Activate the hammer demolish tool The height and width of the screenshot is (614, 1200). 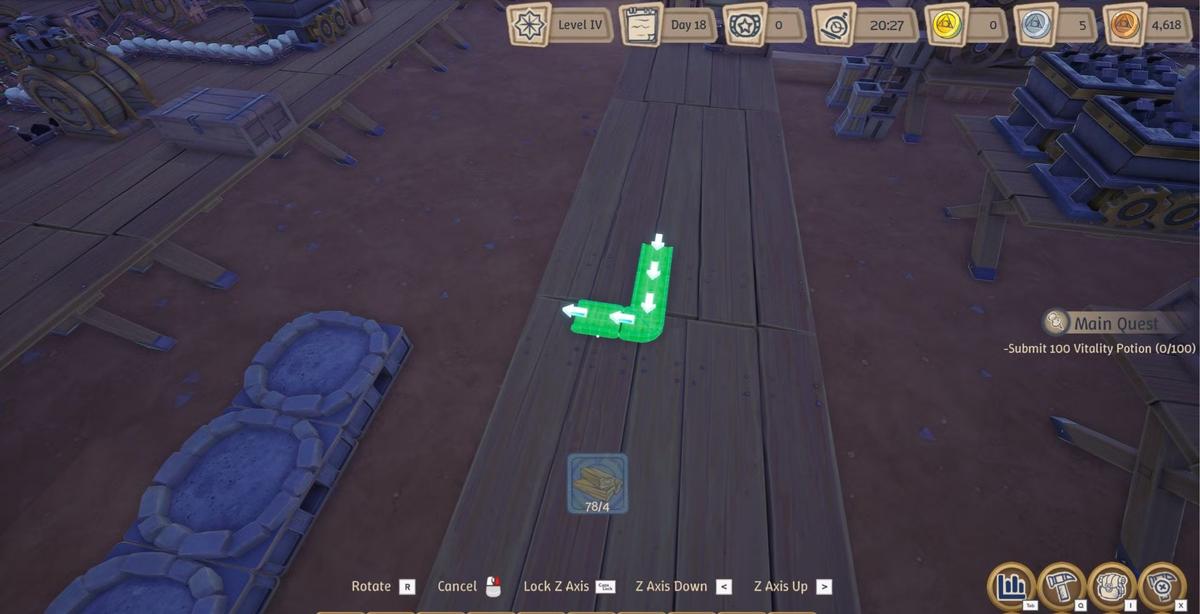click(x=1161, y=585)
